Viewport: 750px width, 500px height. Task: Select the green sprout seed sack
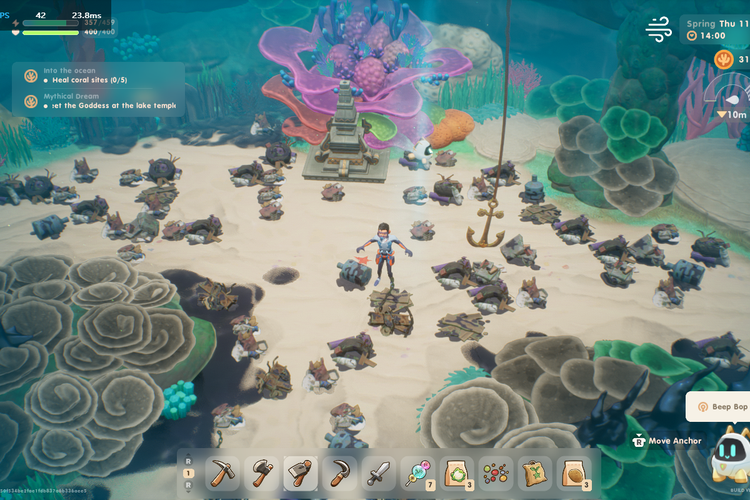click(535, 473)
